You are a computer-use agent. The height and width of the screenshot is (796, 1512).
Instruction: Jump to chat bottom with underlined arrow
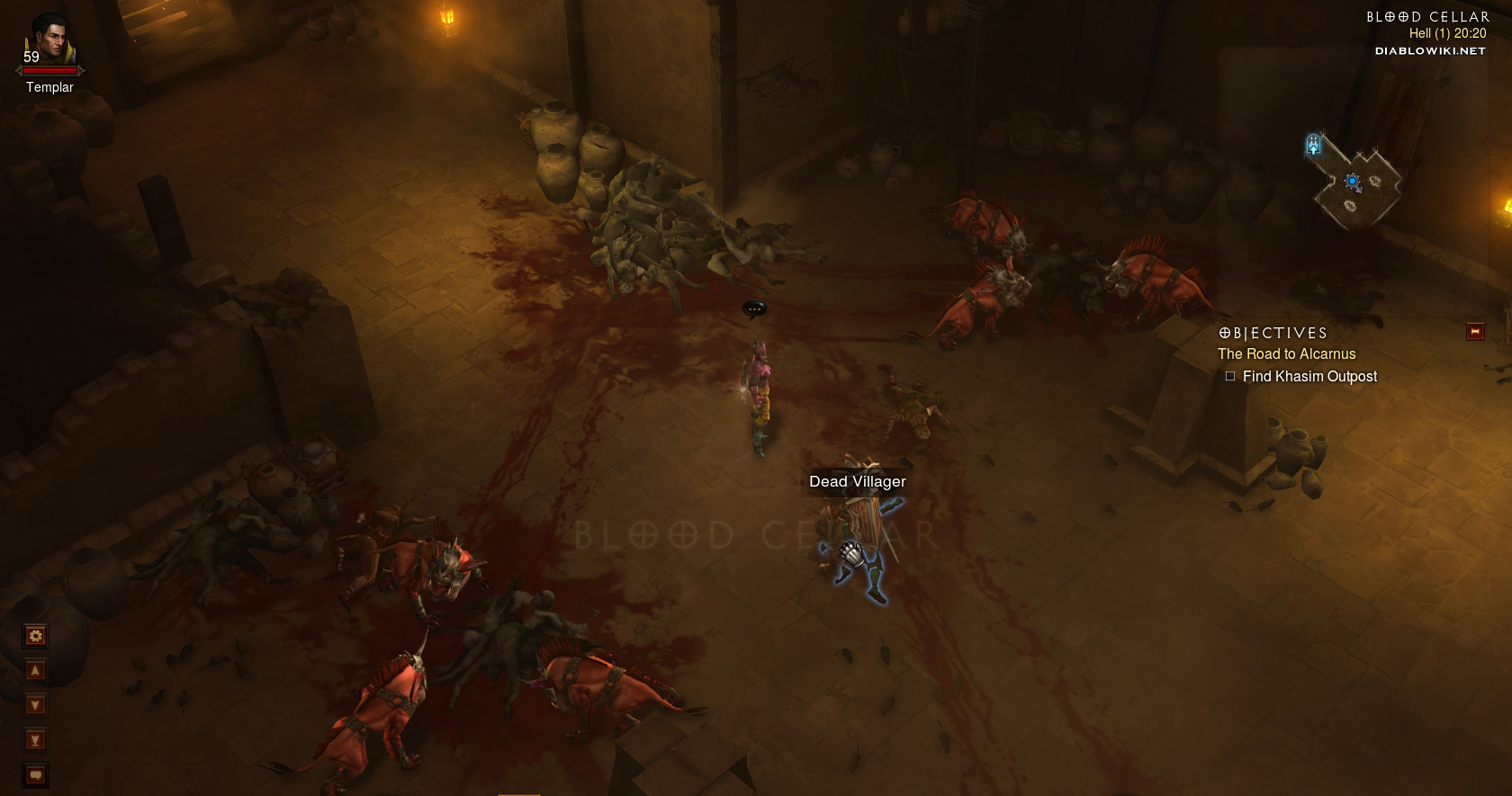(35, 740)
